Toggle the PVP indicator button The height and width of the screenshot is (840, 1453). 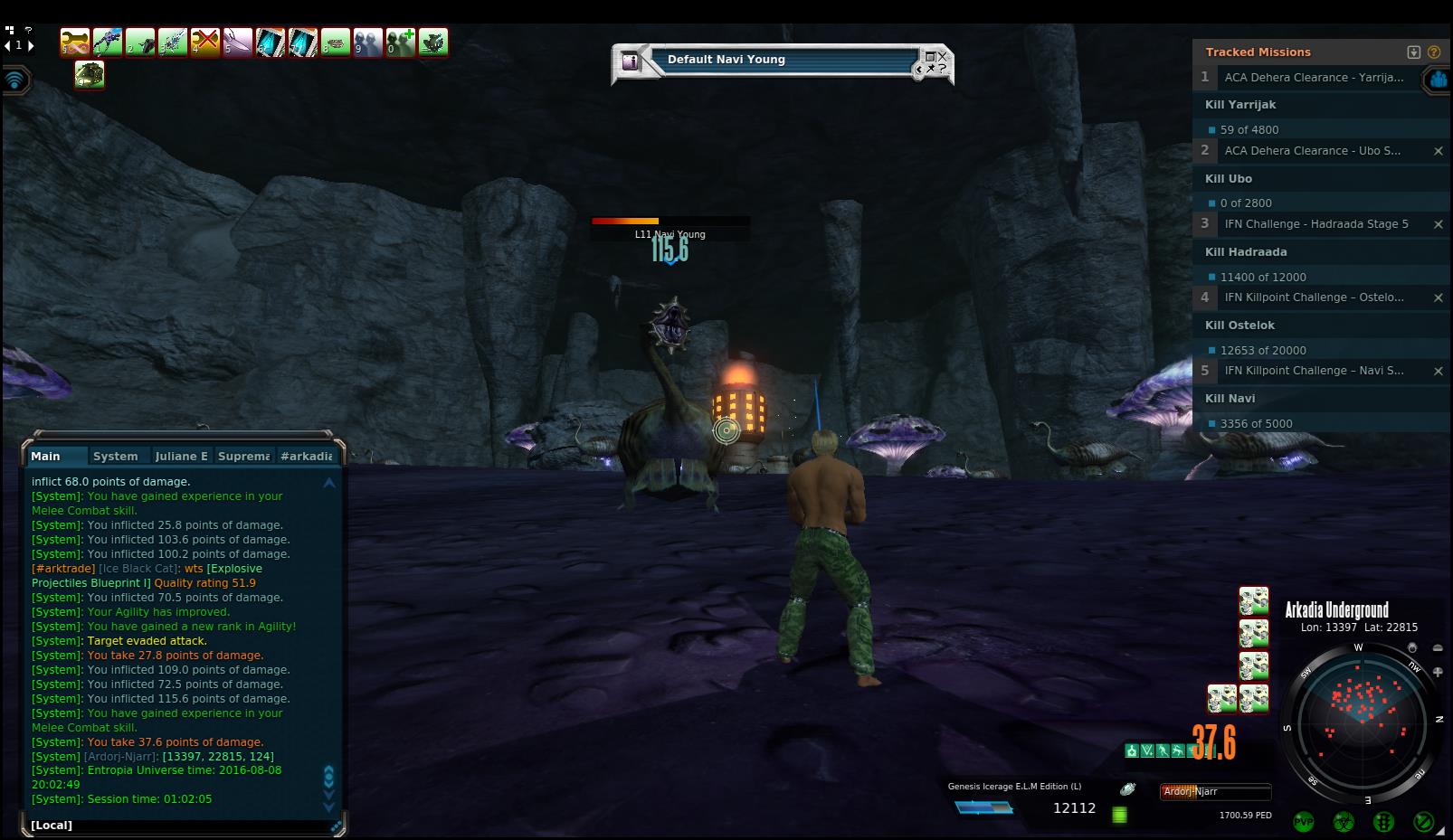(1304, 822)
